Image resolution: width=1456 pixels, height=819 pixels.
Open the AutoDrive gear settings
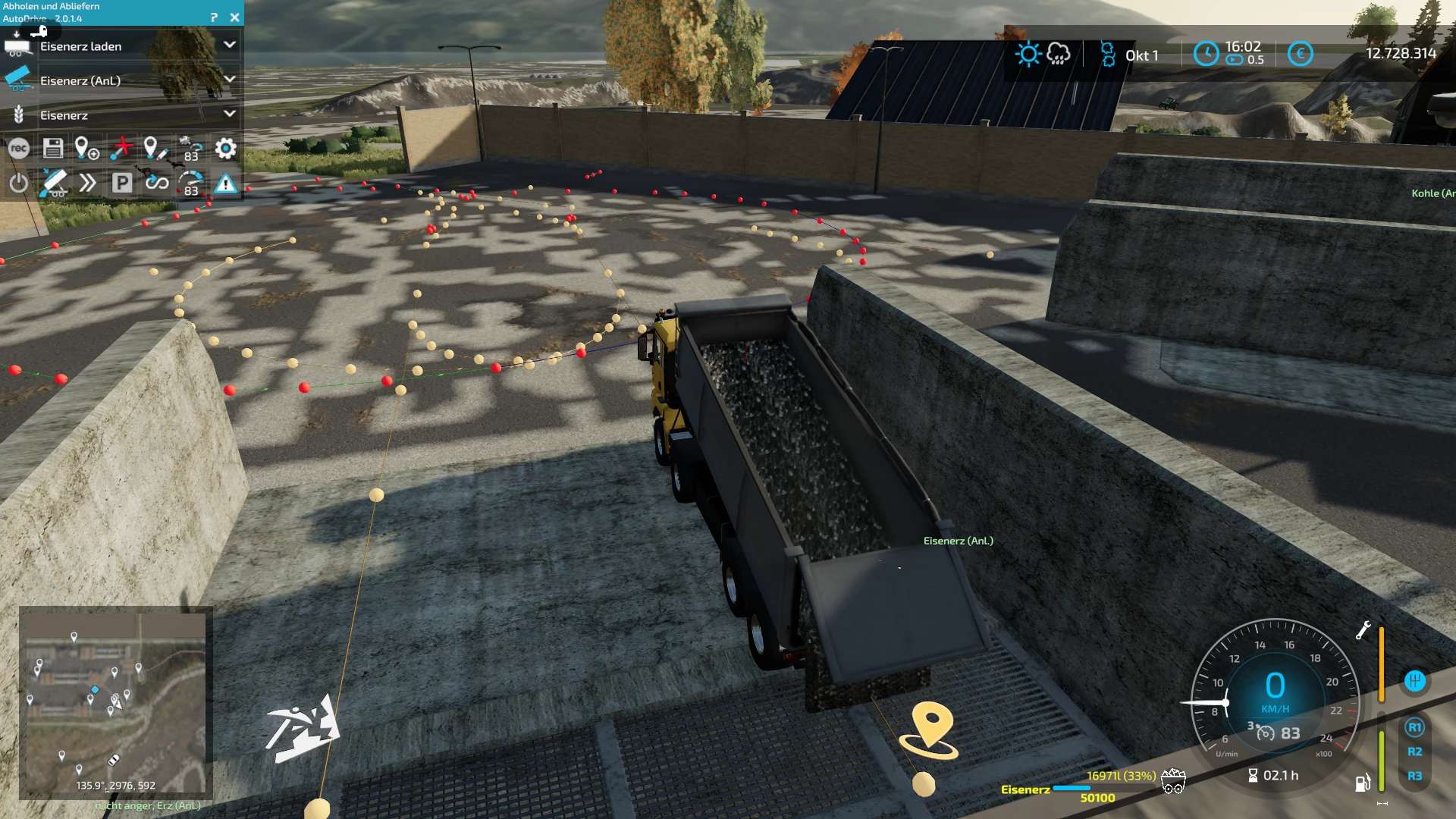click(x=225, y=149)
